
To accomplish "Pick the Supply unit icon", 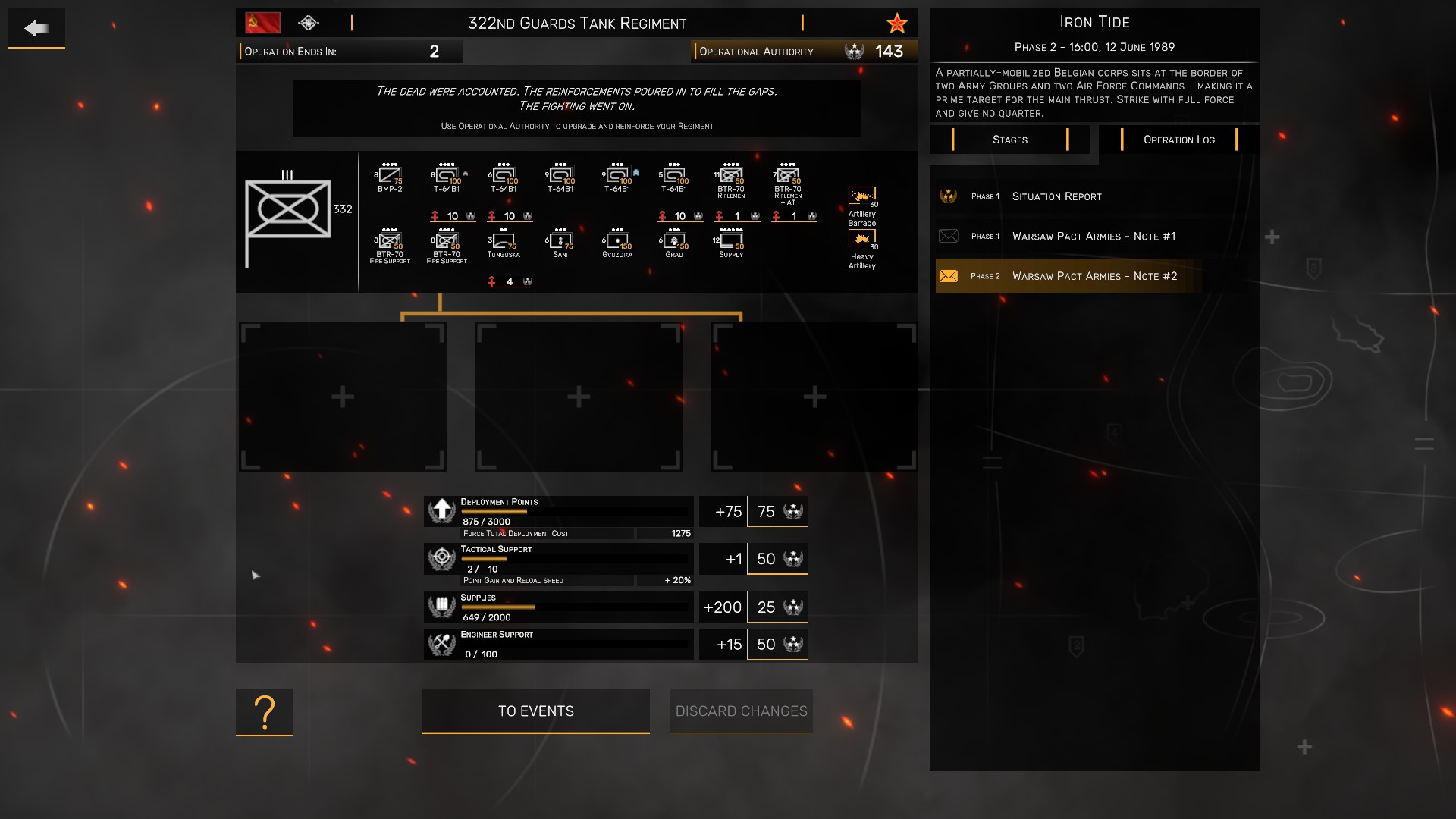I will click(x=731, y=243).
